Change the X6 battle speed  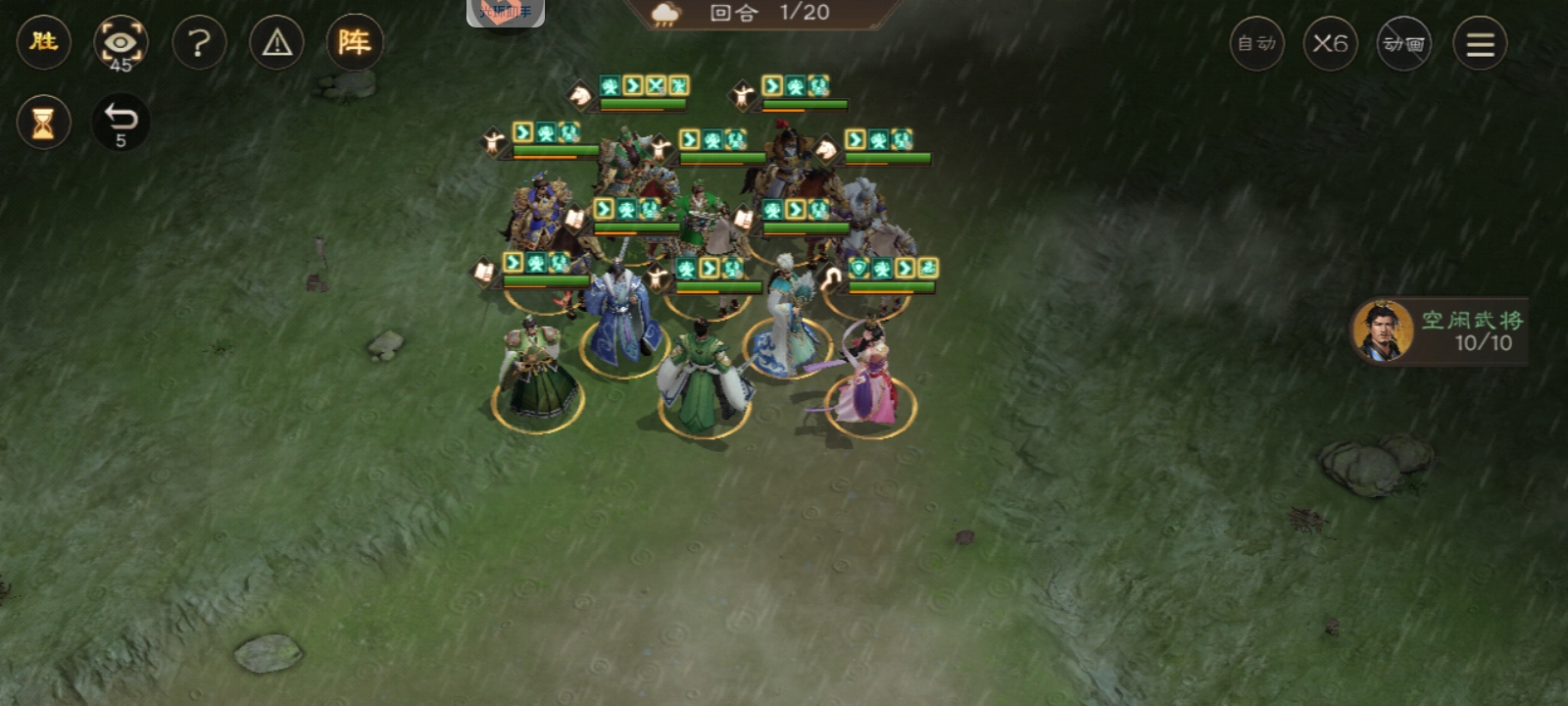pos(1330,43)
